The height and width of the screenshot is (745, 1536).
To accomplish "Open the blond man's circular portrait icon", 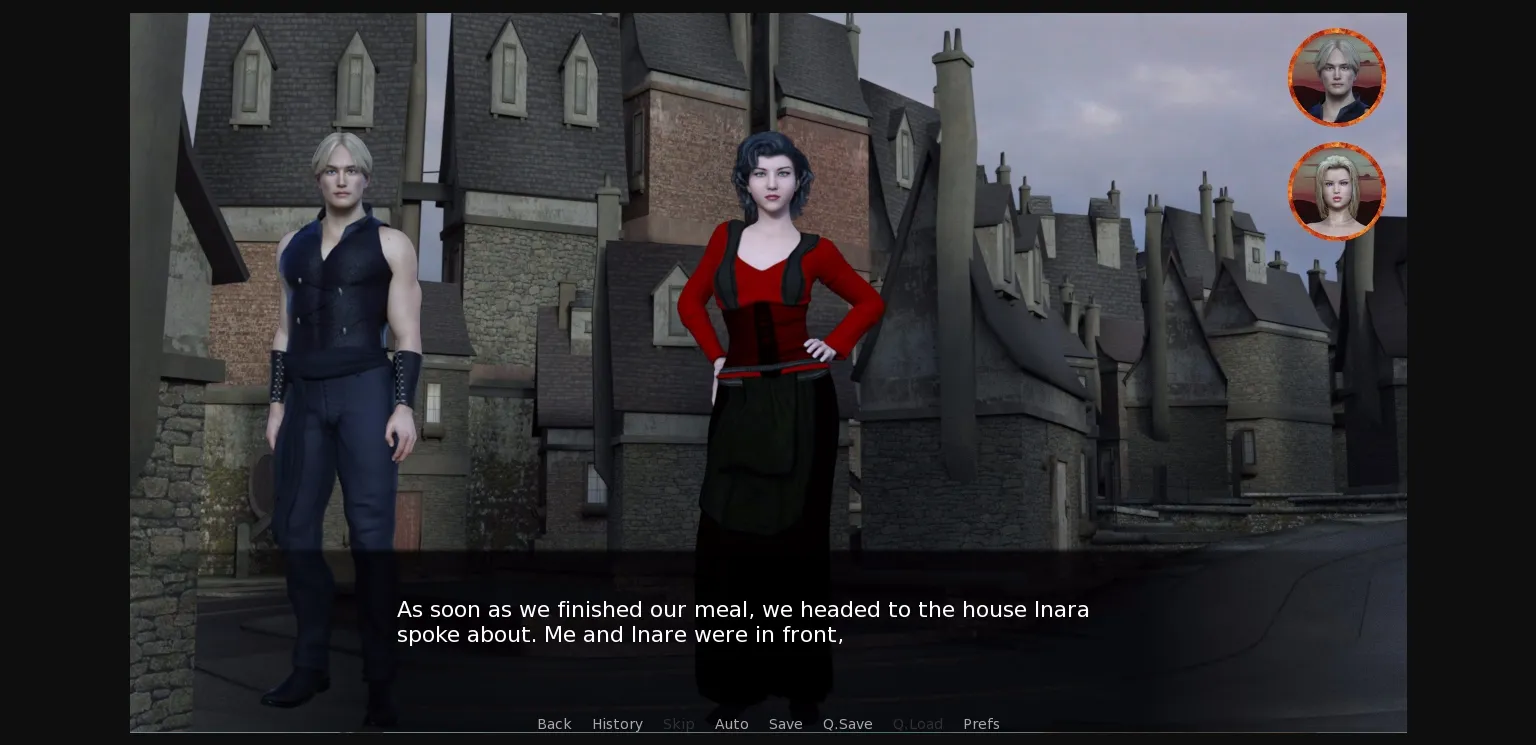I will 1337,76.
